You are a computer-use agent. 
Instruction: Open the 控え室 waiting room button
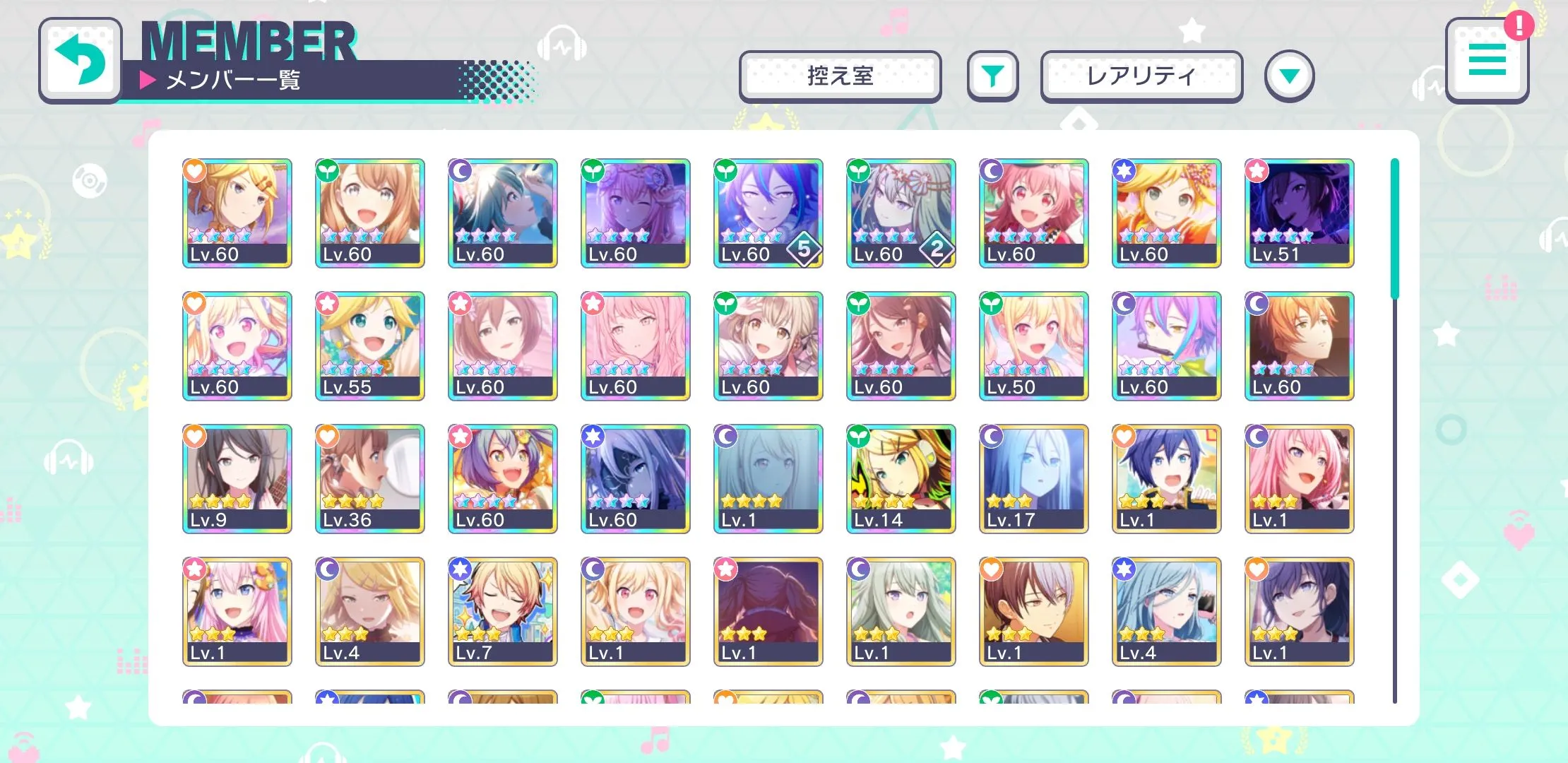[840, 76]
